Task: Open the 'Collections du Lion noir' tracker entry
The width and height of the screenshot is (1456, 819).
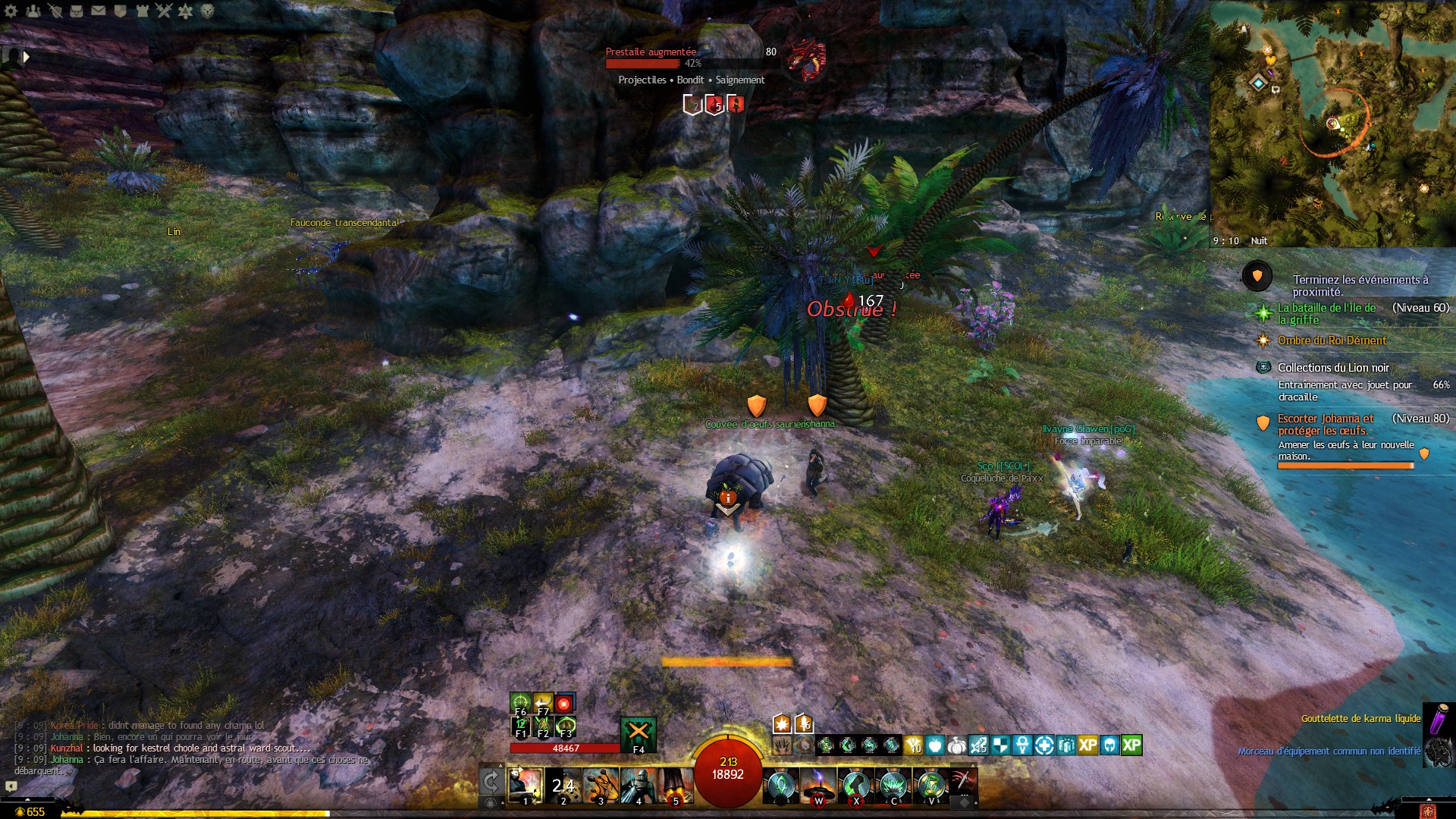Action: pyautogui.click(x=1333, y=368)
